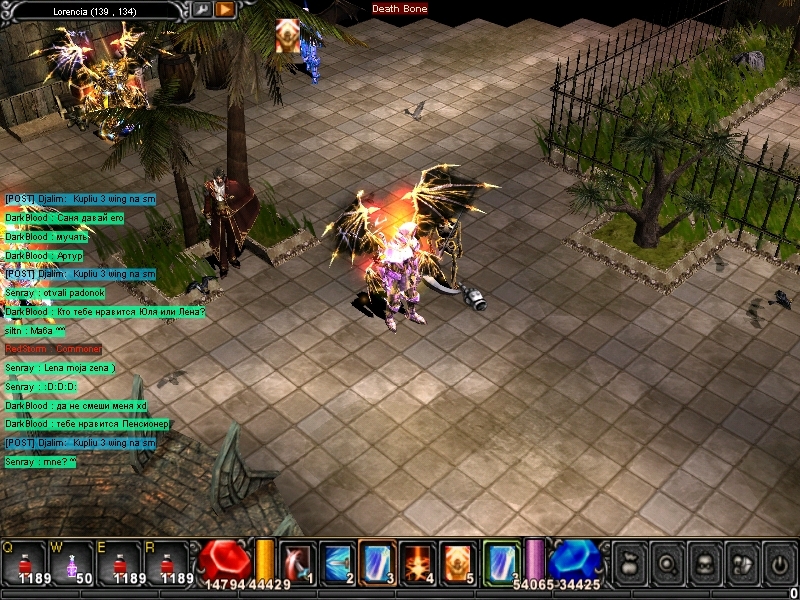Open the menu button left of power
Screen dimensions: 800x600
coord(740,561)
